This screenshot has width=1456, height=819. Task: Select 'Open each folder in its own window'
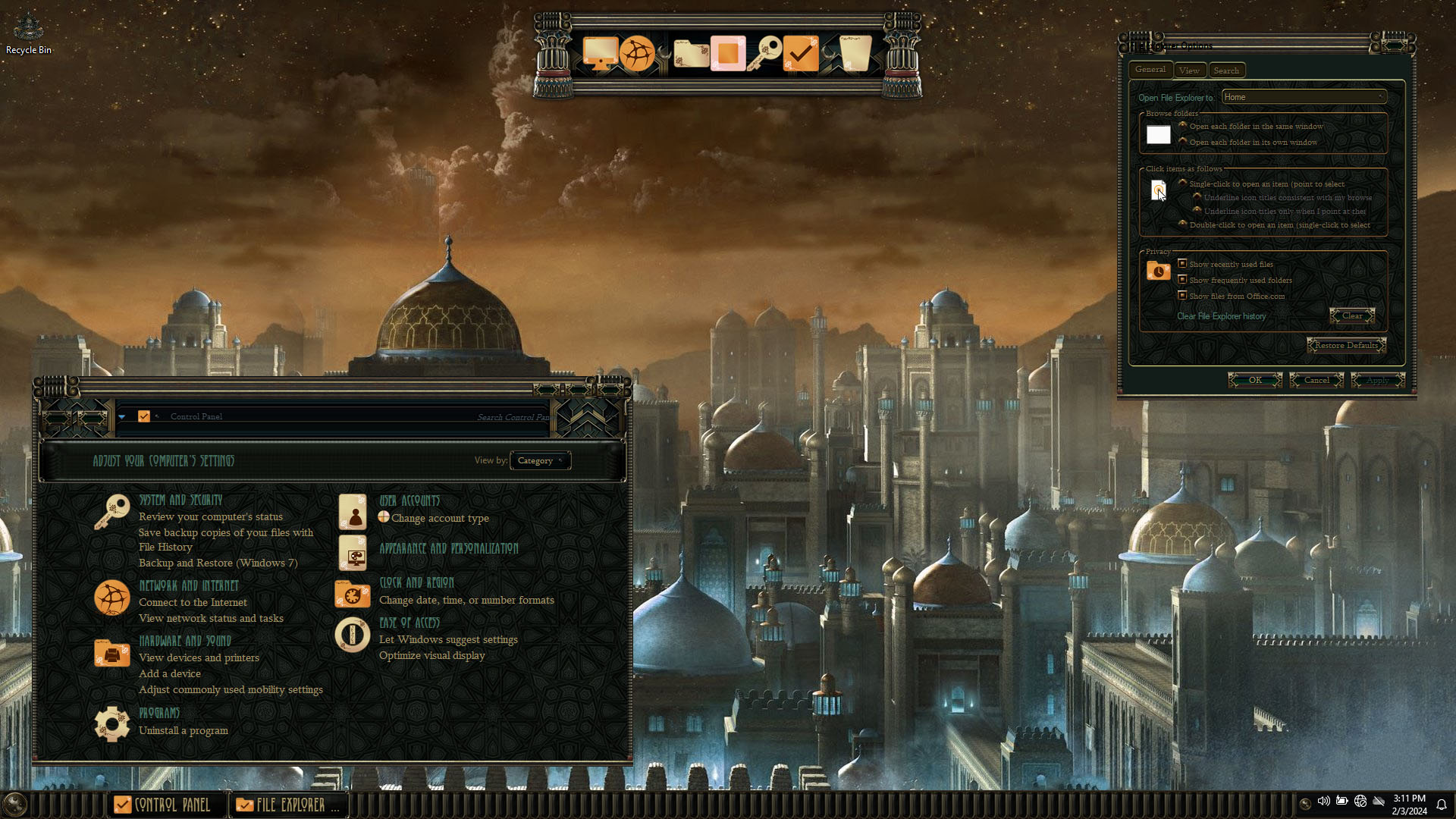click(x=1183, y=142)
